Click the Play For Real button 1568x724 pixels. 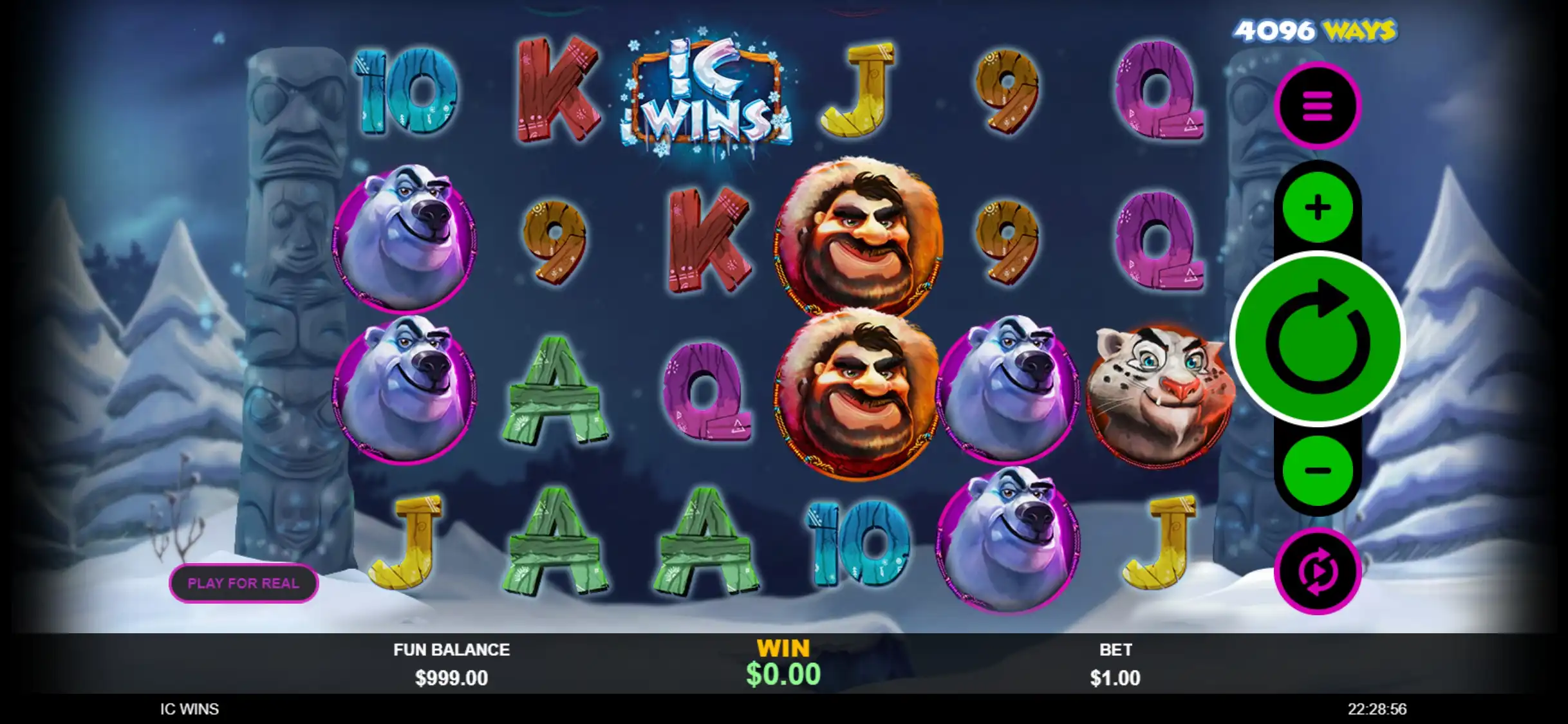243,583
